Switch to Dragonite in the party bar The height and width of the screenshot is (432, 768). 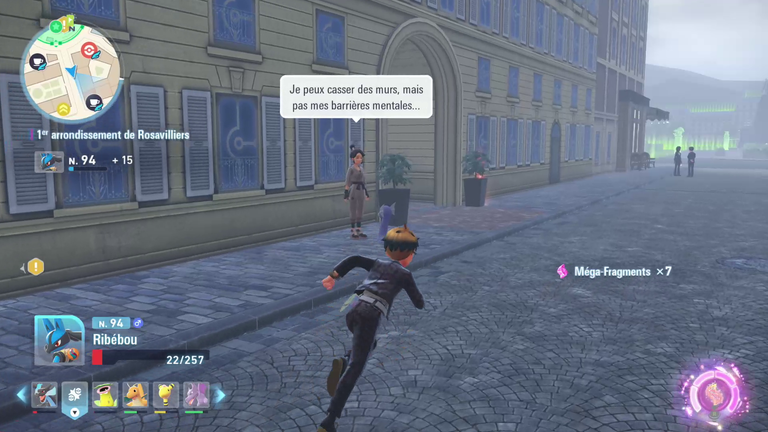point(135,395)
